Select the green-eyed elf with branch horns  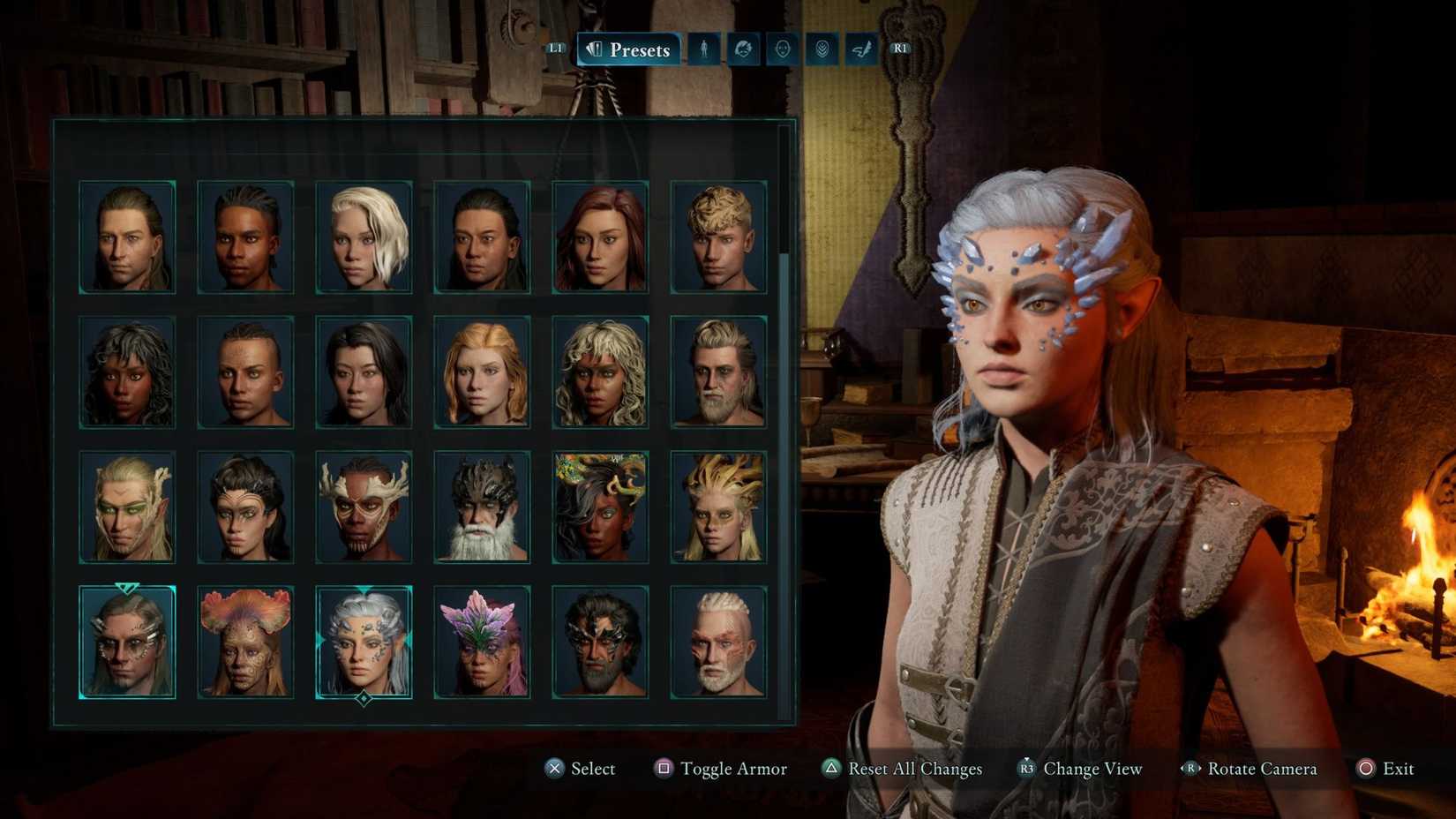click(127, 507)
